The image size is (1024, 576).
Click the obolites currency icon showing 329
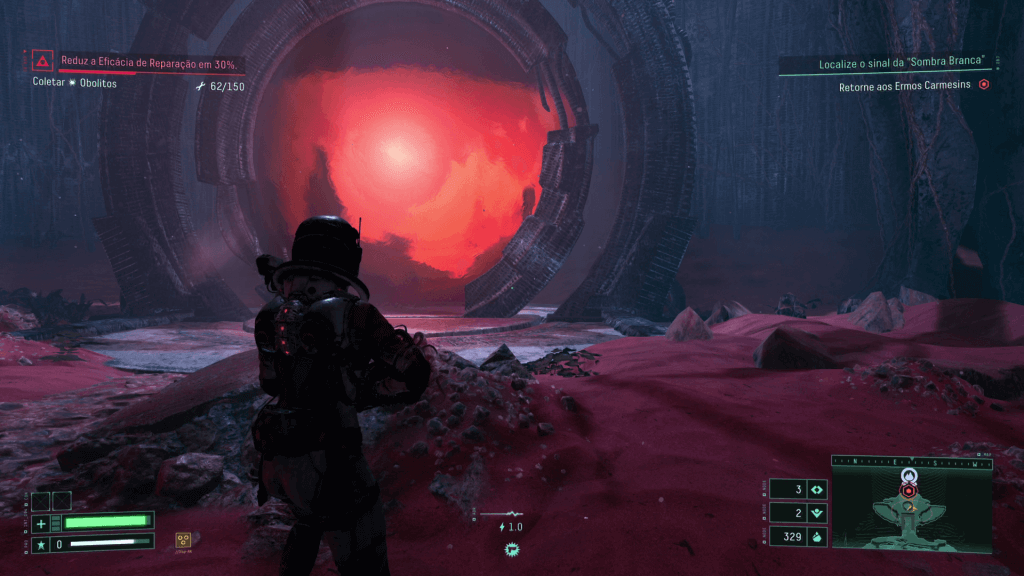click(x=817, y=537)
